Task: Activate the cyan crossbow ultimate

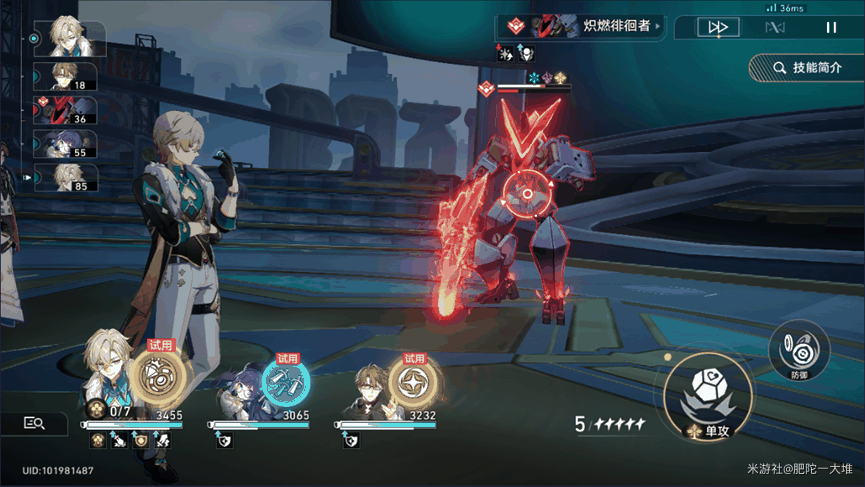Action: [286, 382]
